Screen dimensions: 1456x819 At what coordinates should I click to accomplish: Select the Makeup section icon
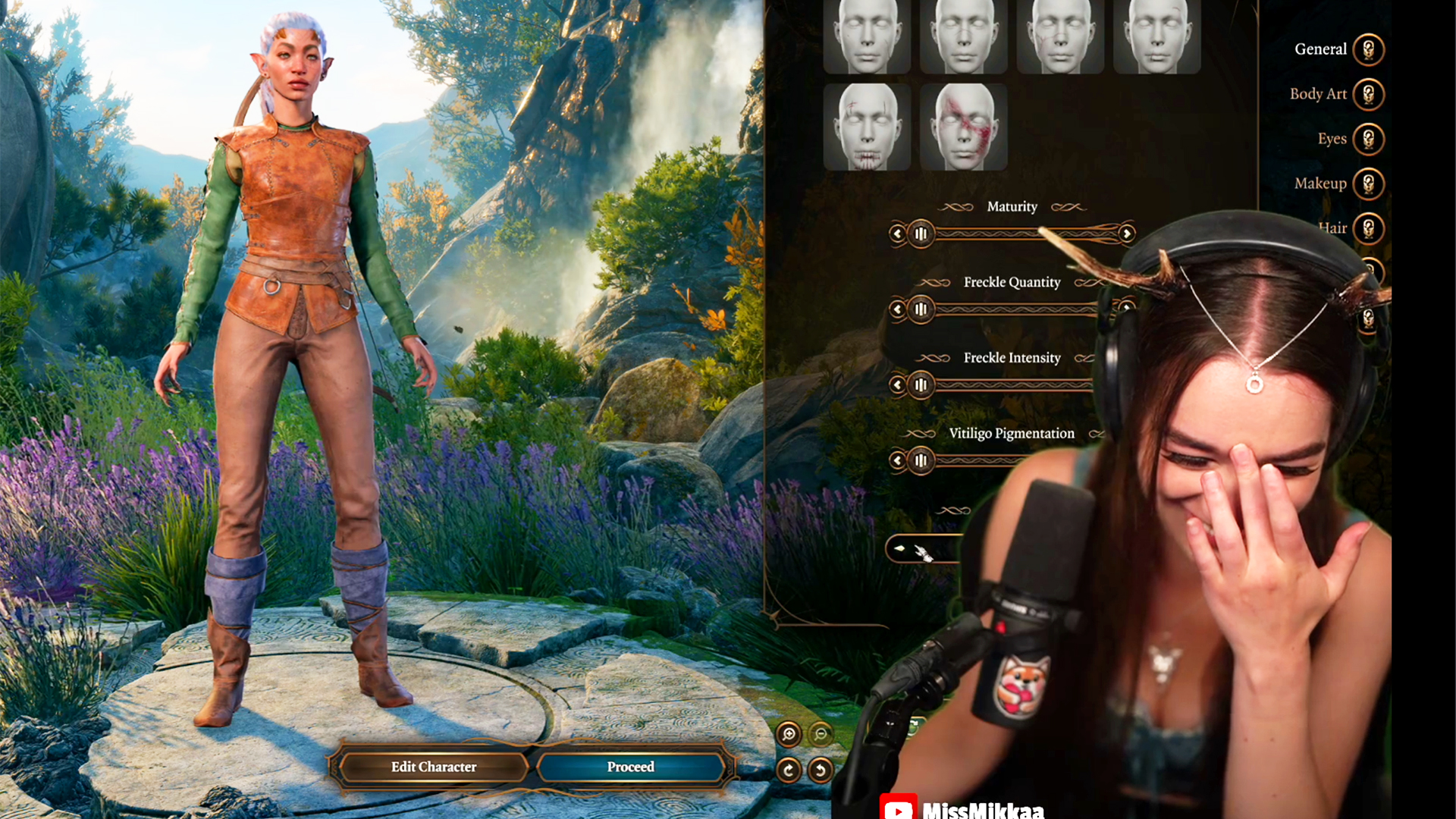(1367, 183)
